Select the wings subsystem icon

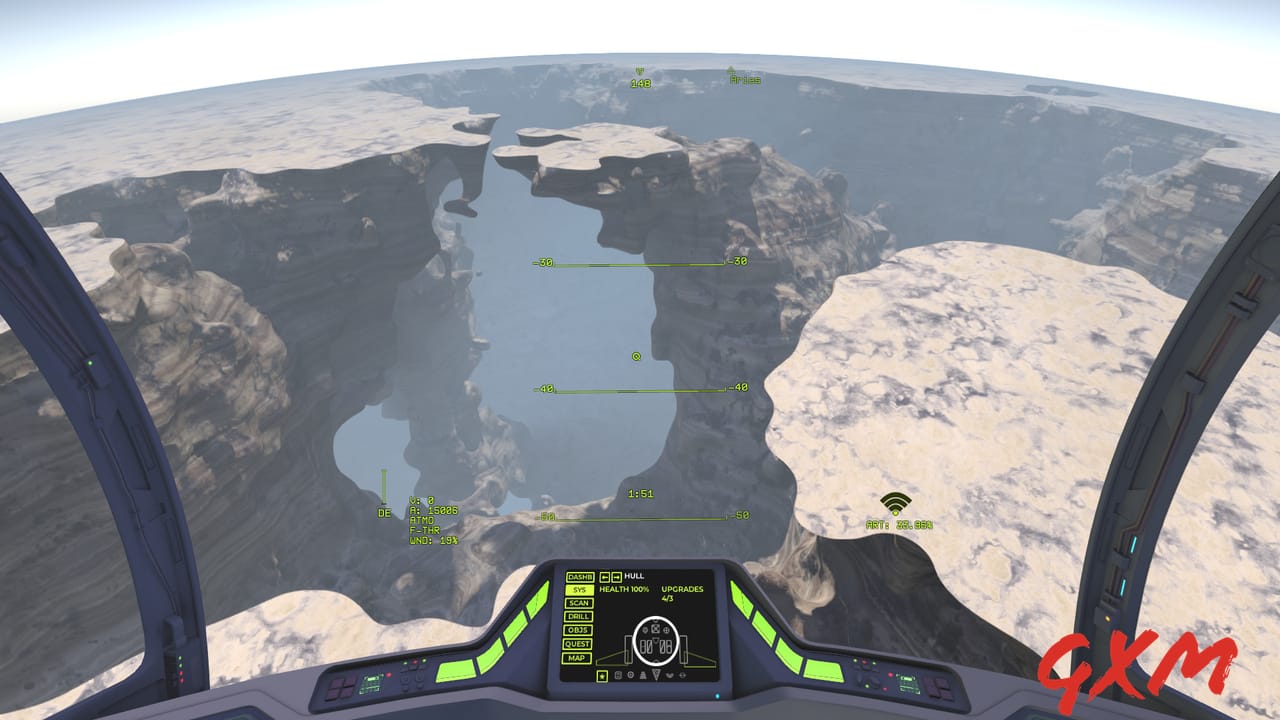pos(670,675)
